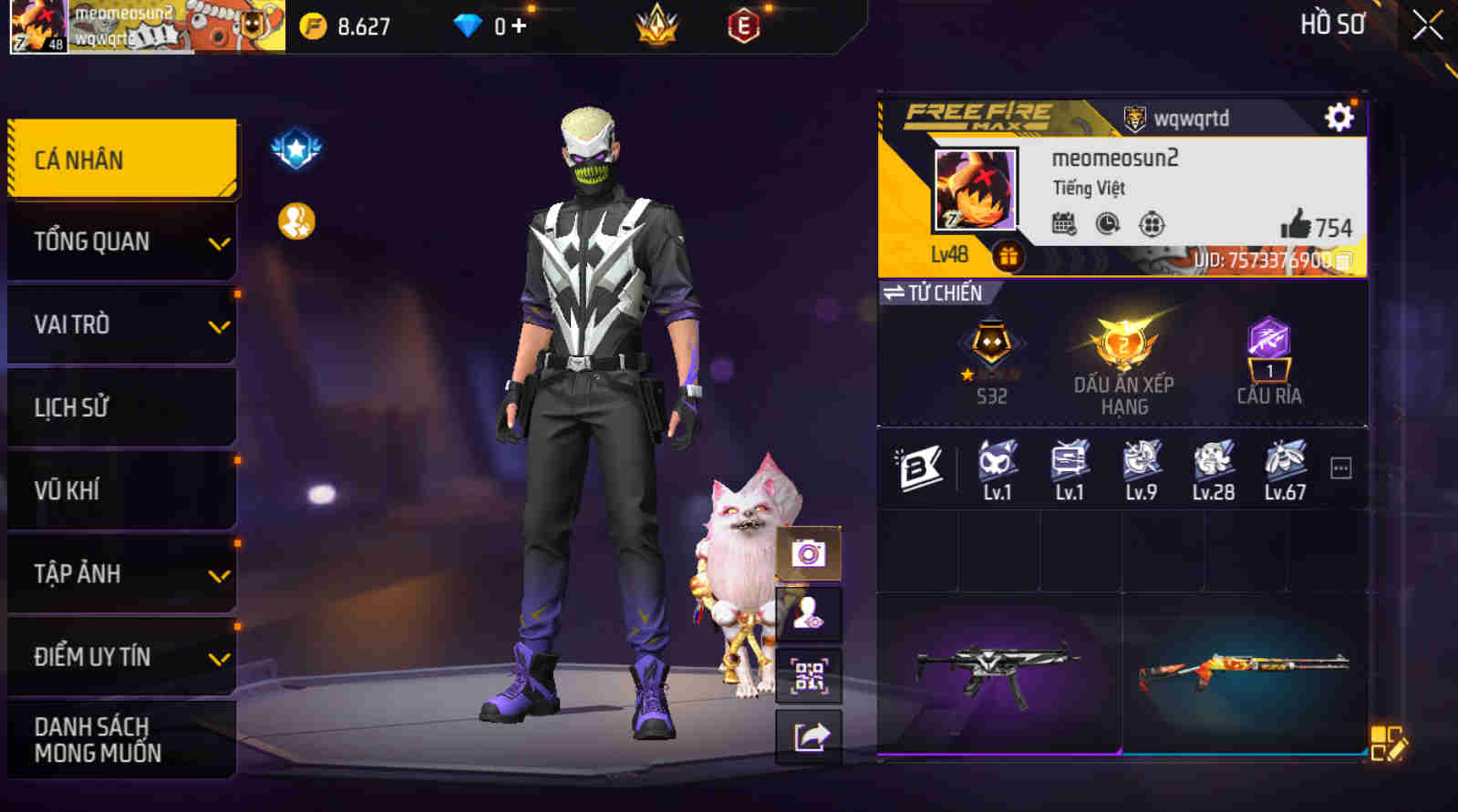Screen dimensions: 1458x812
Task: Expand the Vai Trò section
Action: pos(122,324)
